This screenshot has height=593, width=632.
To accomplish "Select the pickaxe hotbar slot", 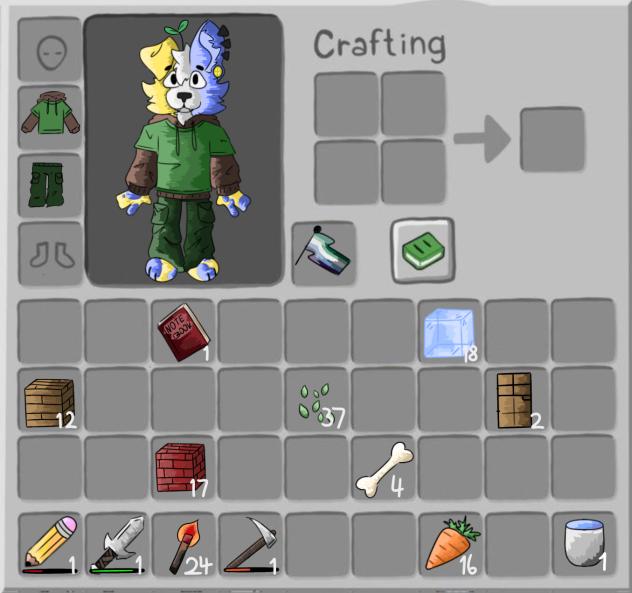I will click(250, 545).
